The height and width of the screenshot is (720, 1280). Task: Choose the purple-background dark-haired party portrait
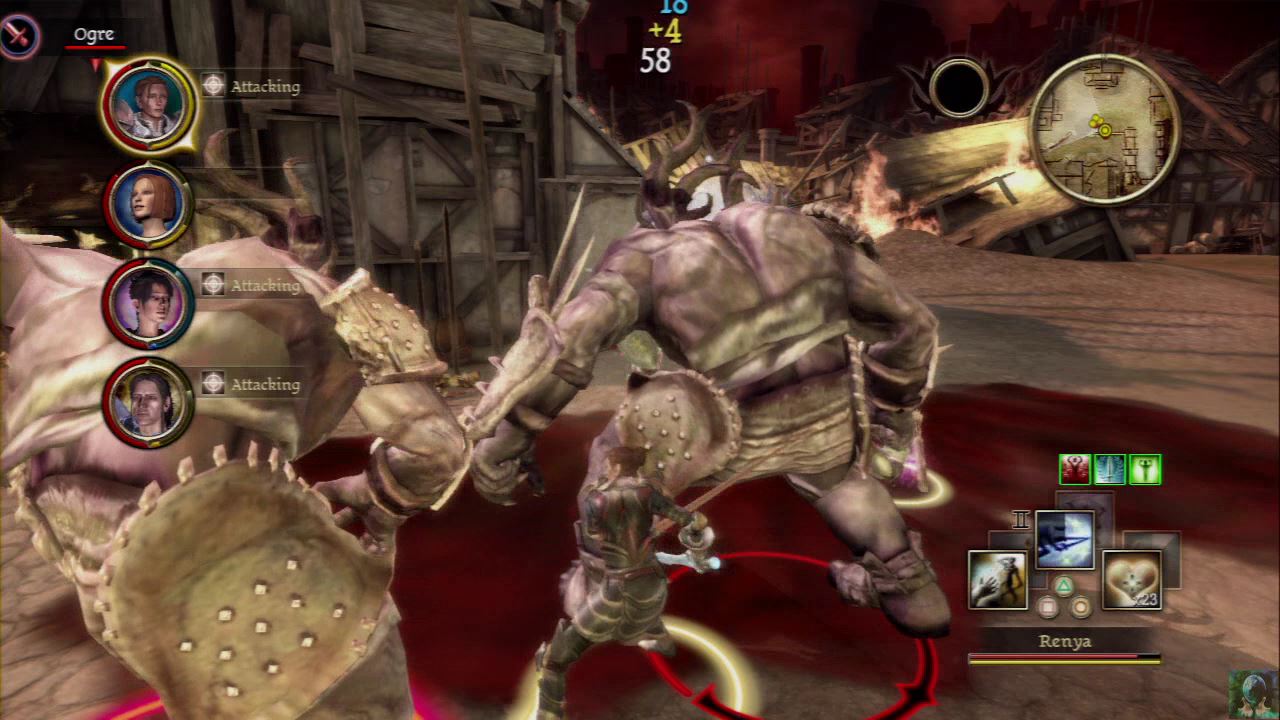click(x=148, y=303)
